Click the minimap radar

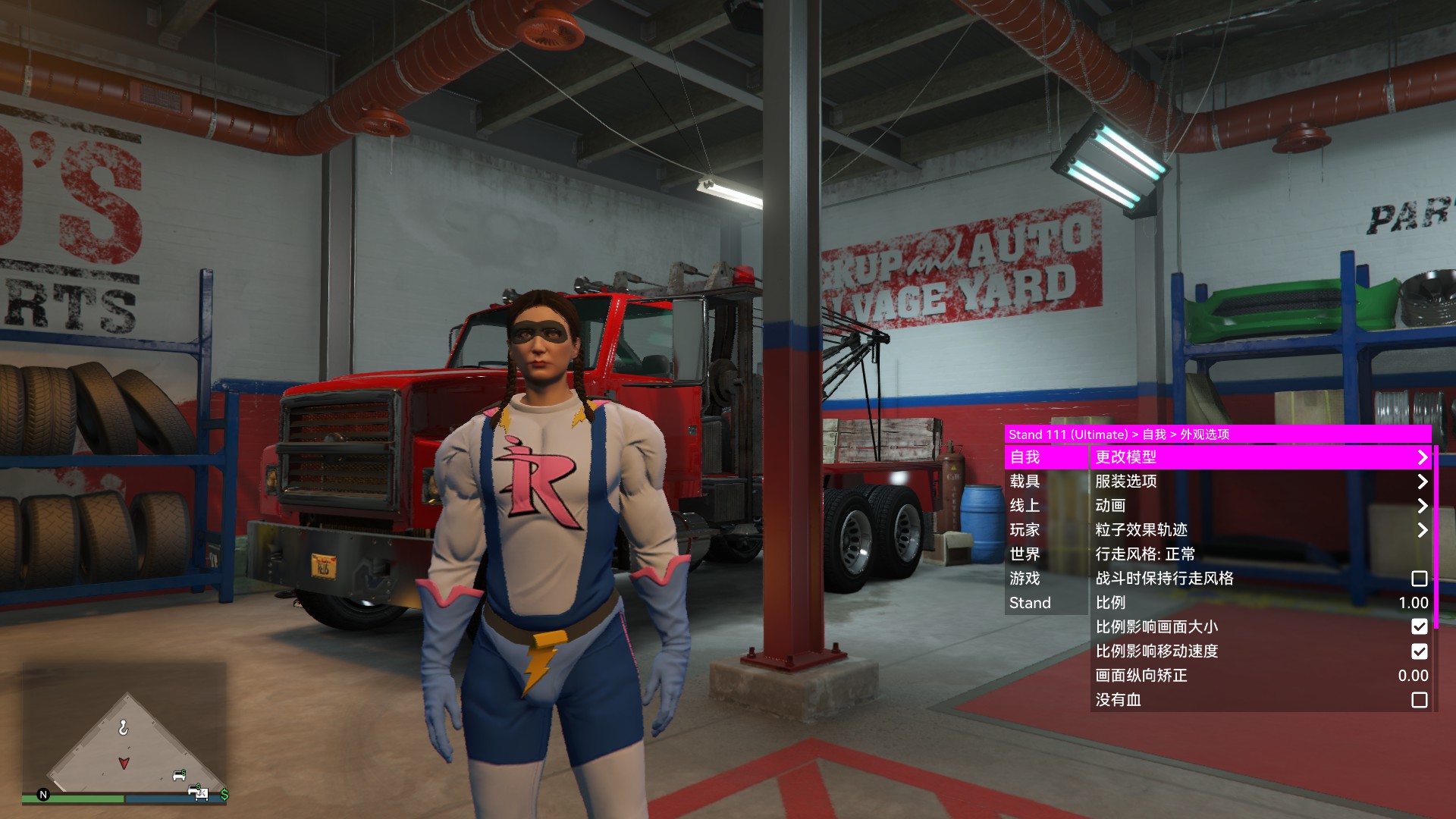[125, 732]
